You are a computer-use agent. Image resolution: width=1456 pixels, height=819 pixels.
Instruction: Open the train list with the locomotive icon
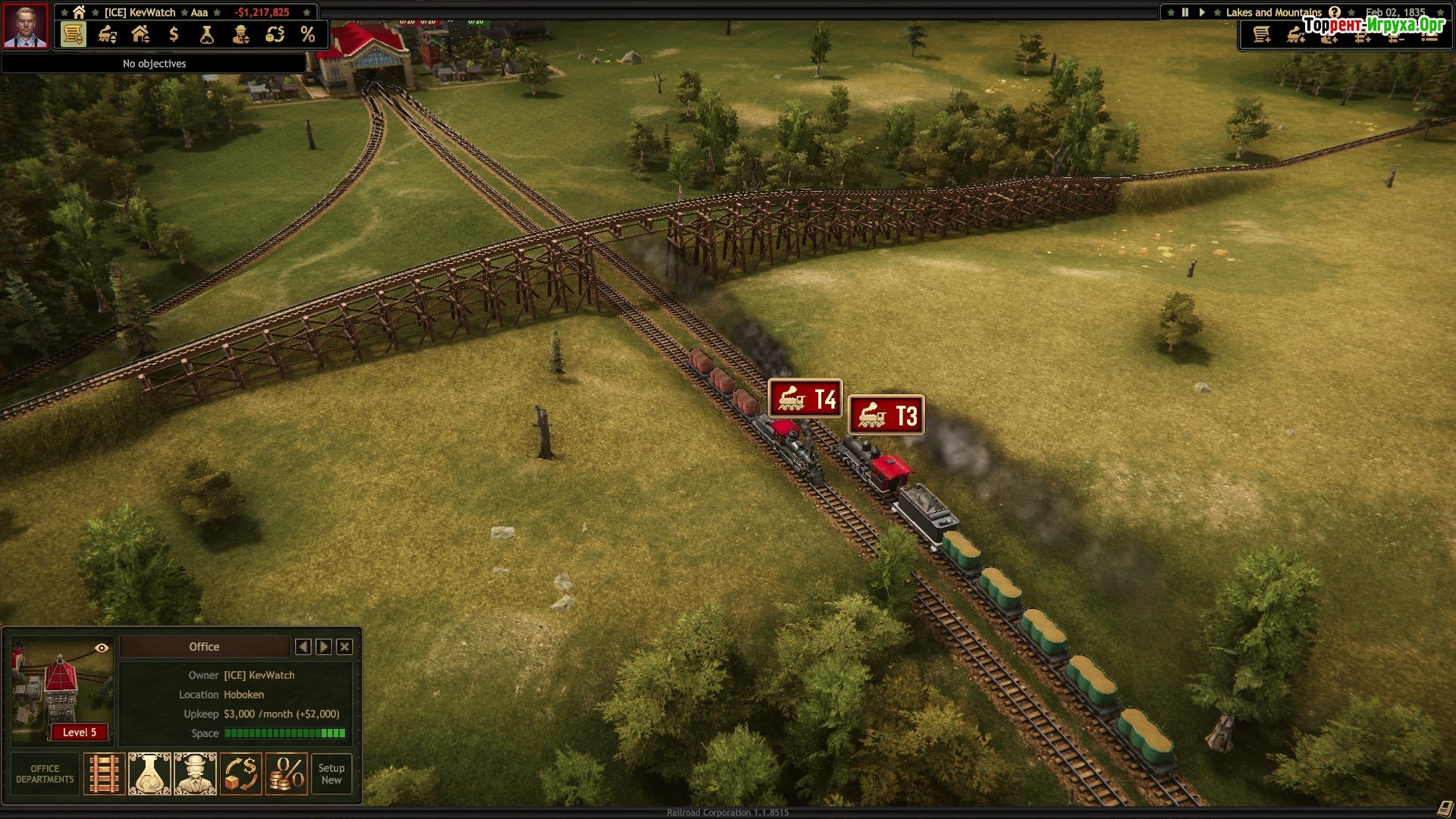108,34
